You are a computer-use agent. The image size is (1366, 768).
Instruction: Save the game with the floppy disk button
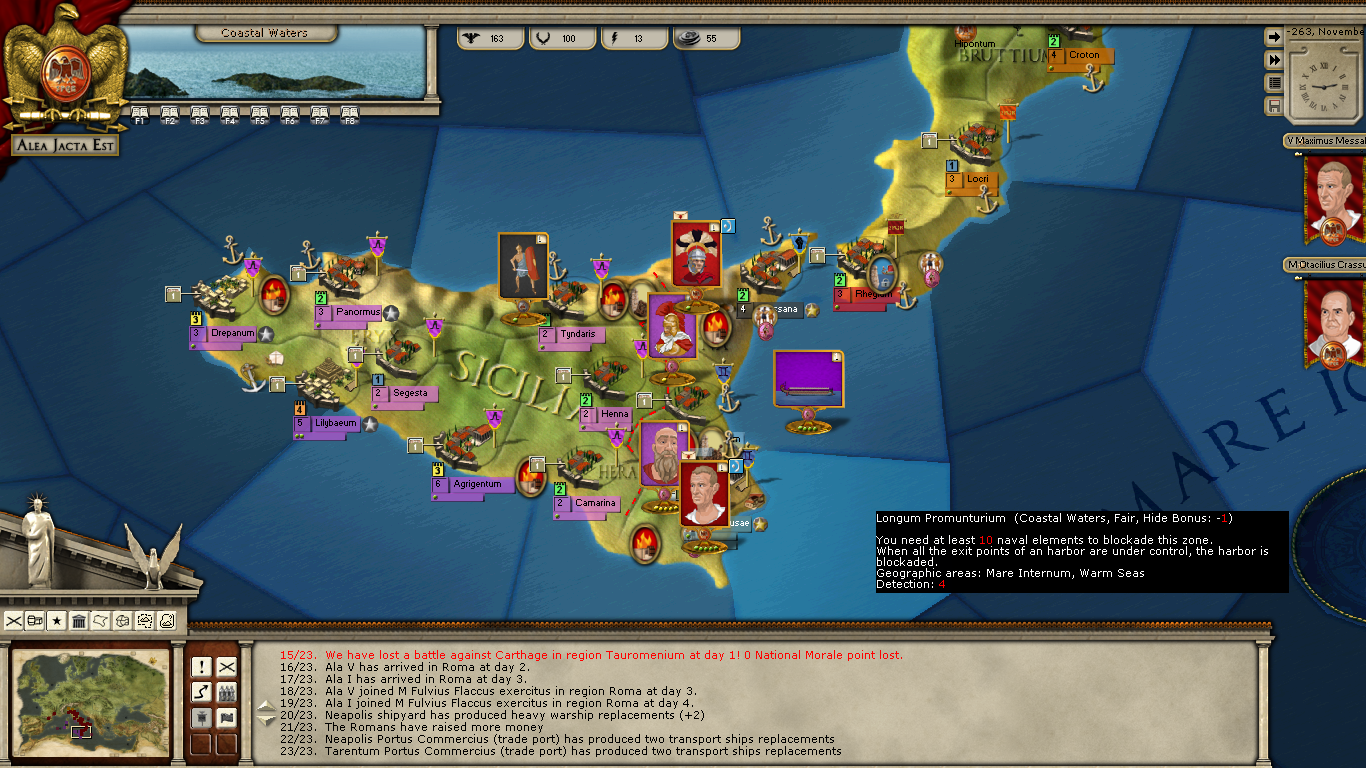click(1274, 106)
